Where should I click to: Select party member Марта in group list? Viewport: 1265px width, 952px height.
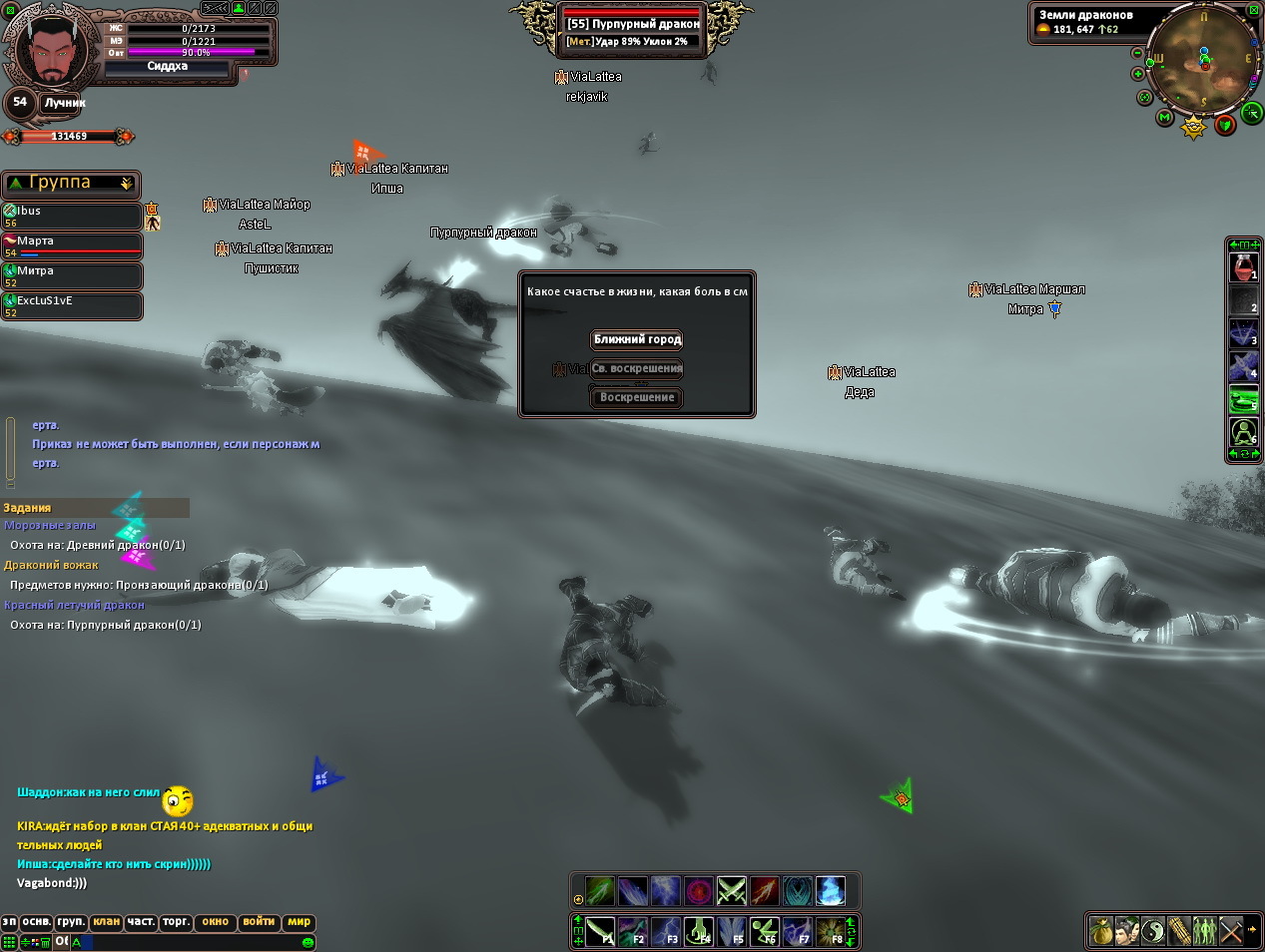[72, 245]
